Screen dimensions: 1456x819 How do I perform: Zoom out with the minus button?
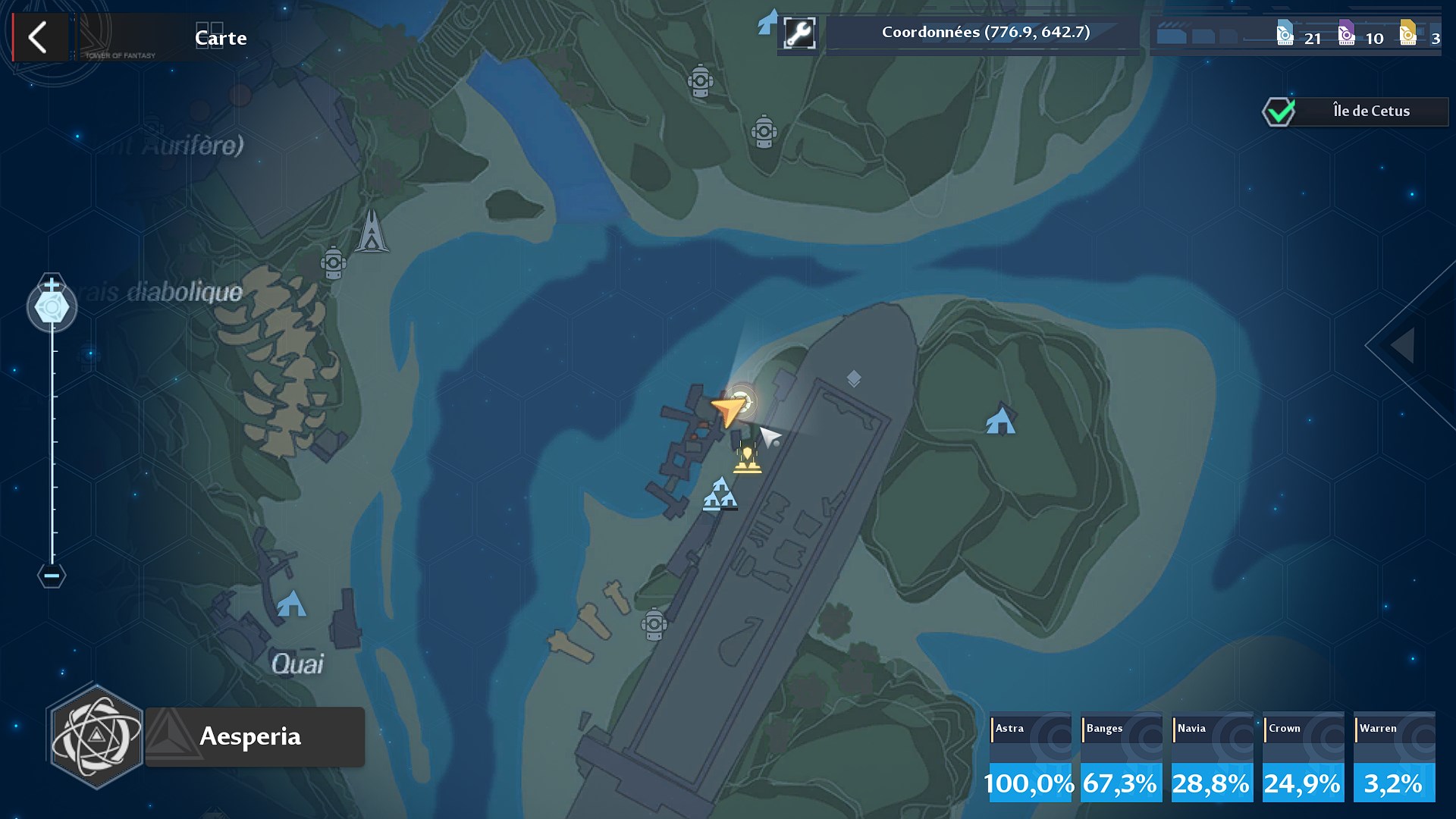52,576
